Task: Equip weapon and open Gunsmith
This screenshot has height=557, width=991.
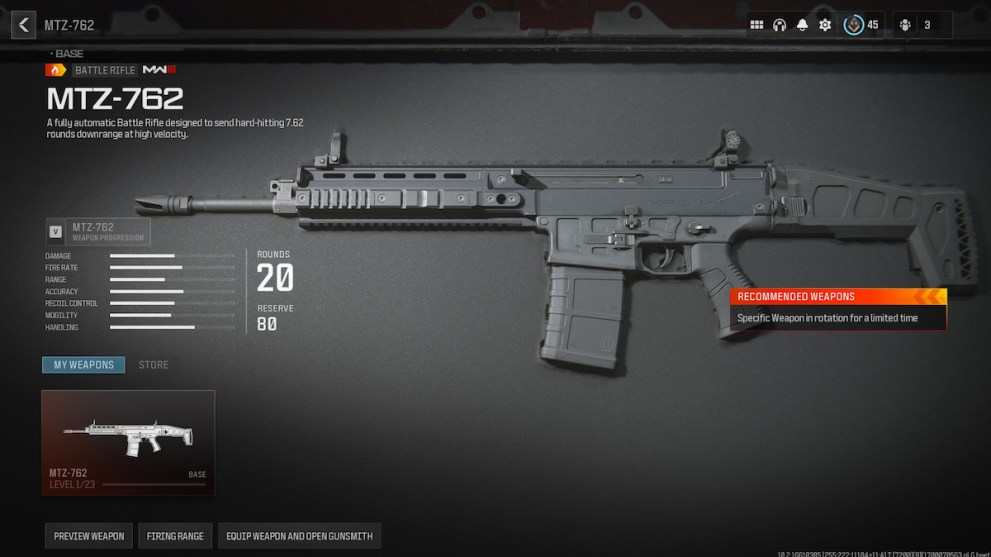Action: click(299, 536)
